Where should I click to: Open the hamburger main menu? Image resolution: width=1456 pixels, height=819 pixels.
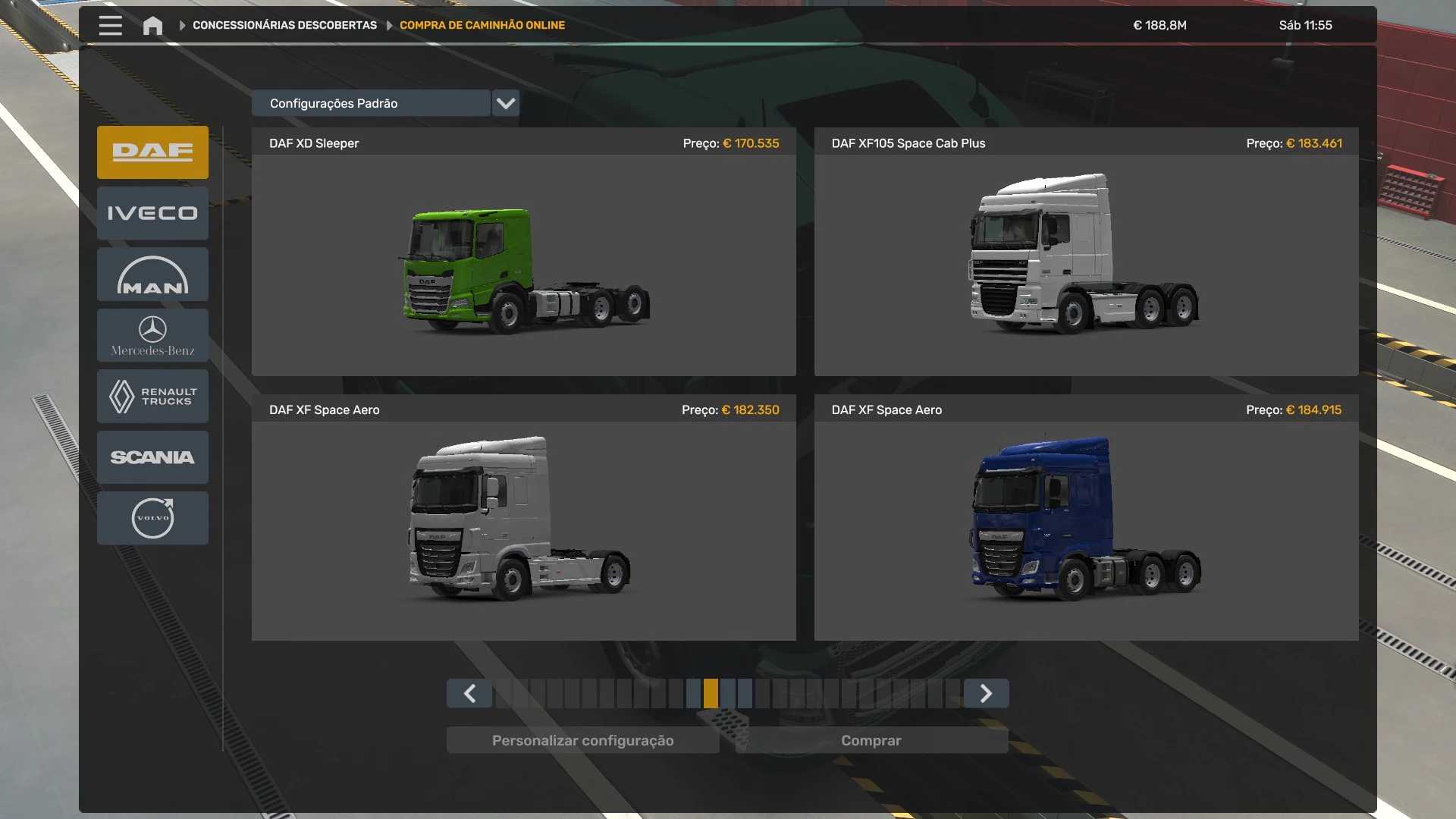click(110, 25)
